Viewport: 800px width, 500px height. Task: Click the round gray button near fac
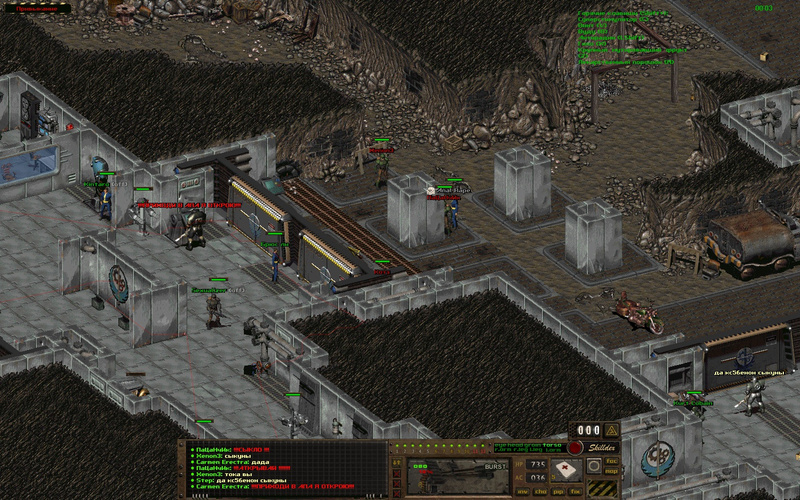pos(593,466)
